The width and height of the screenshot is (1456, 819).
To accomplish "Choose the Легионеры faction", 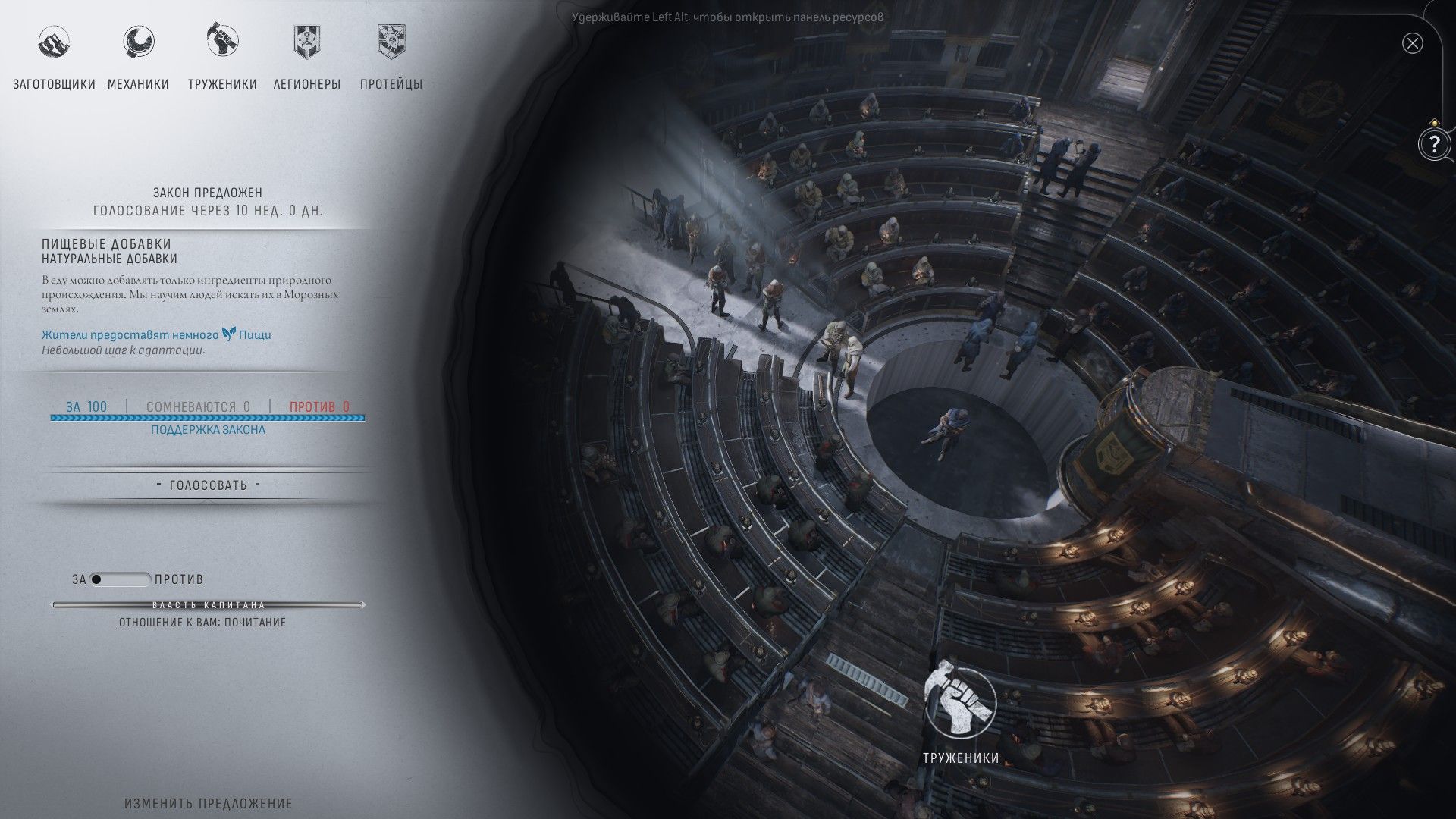I will (x=307, y=57).
